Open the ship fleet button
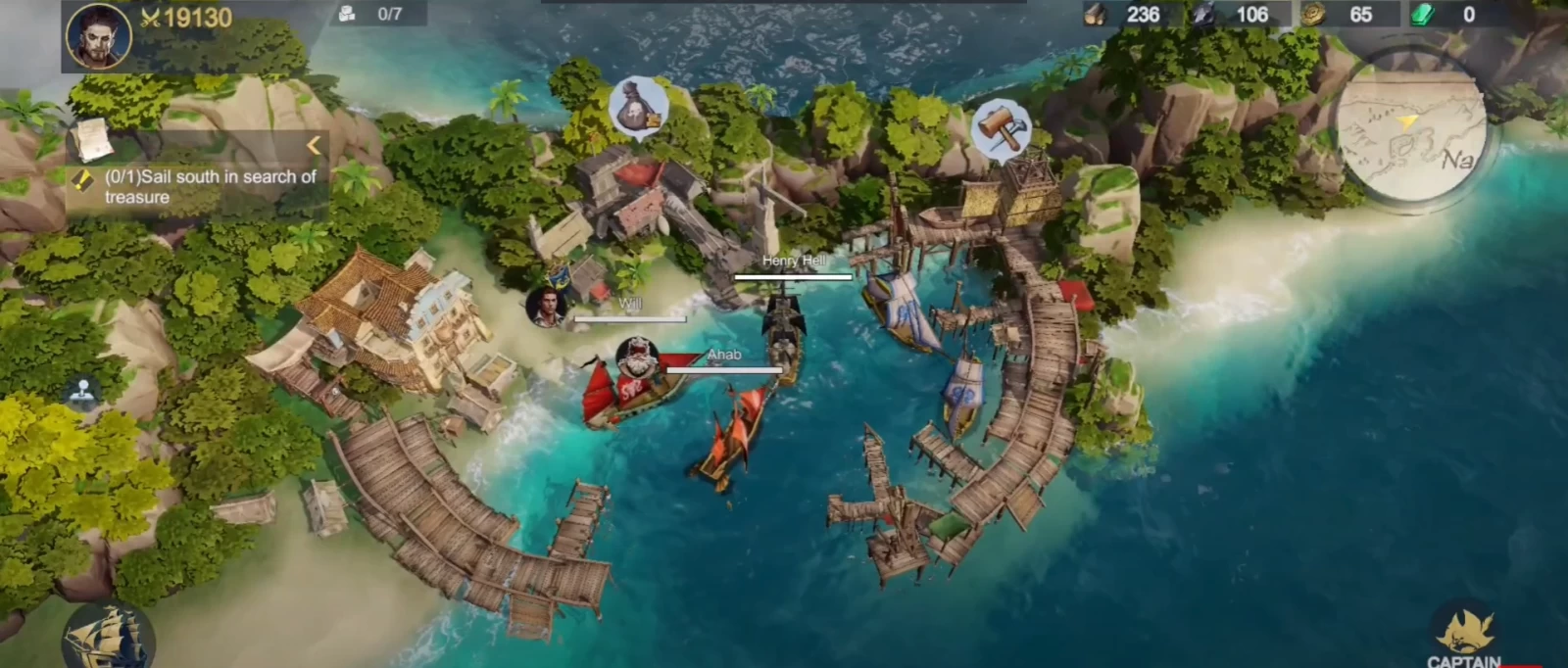The height and width of the screenshot is (668, 1568). (x=106, y=635)
